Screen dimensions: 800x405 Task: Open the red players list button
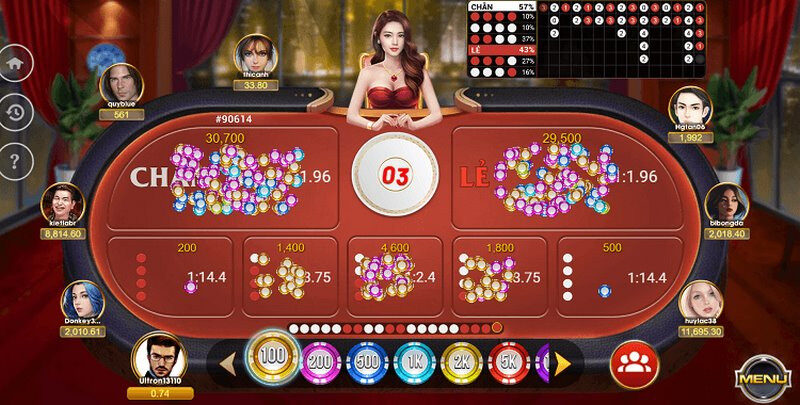tap(632, 361)
